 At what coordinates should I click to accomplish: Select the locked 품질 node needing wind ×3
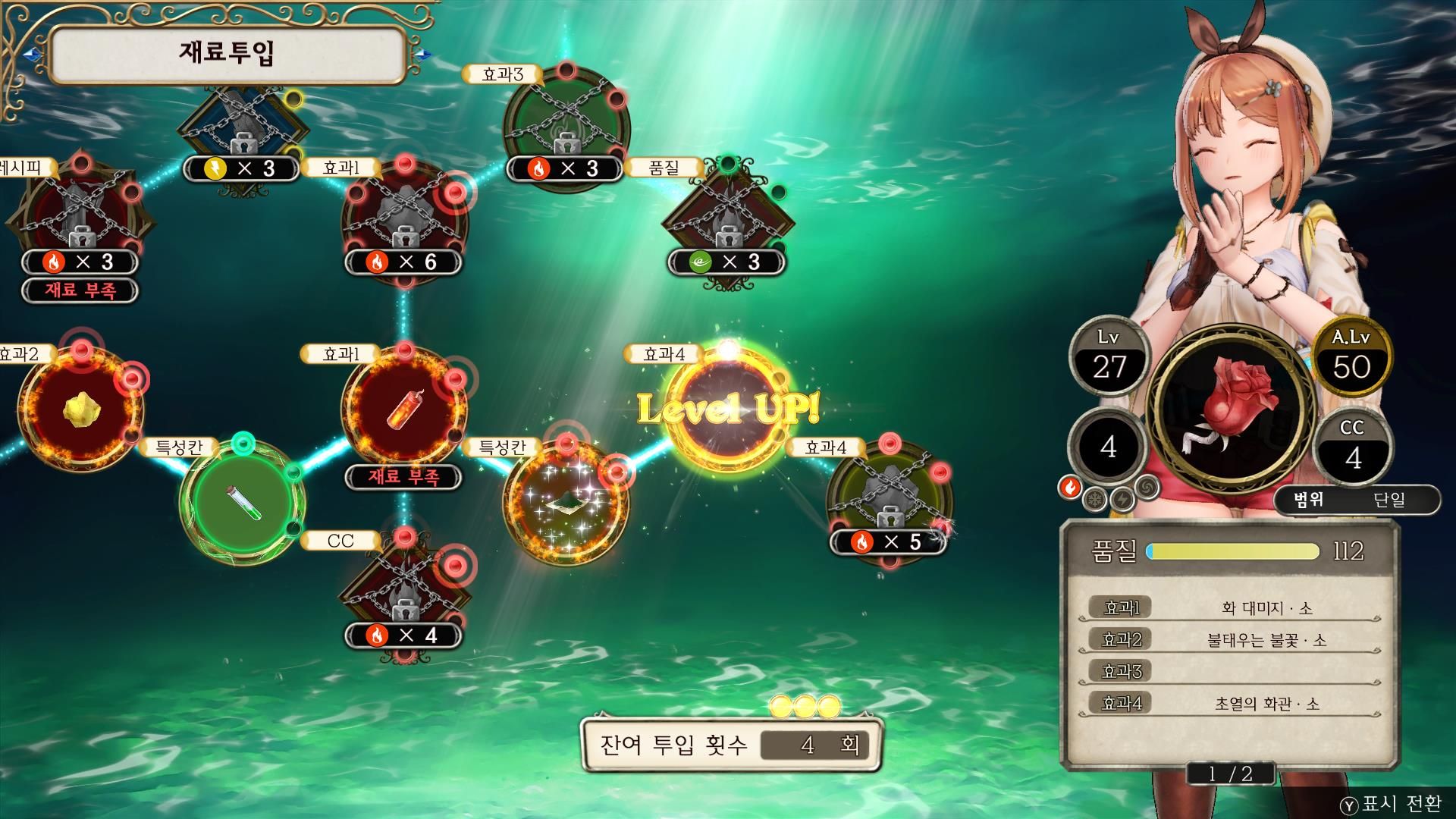[728, 221]
